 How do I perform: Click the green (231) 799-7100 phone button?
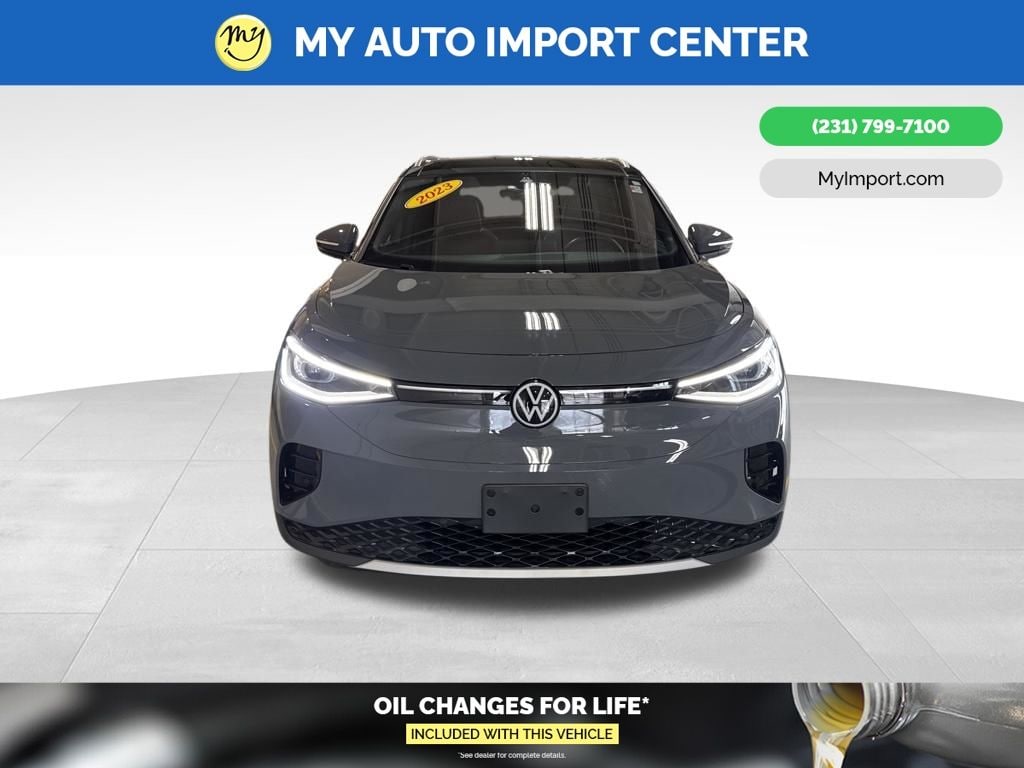click(880, 127)
